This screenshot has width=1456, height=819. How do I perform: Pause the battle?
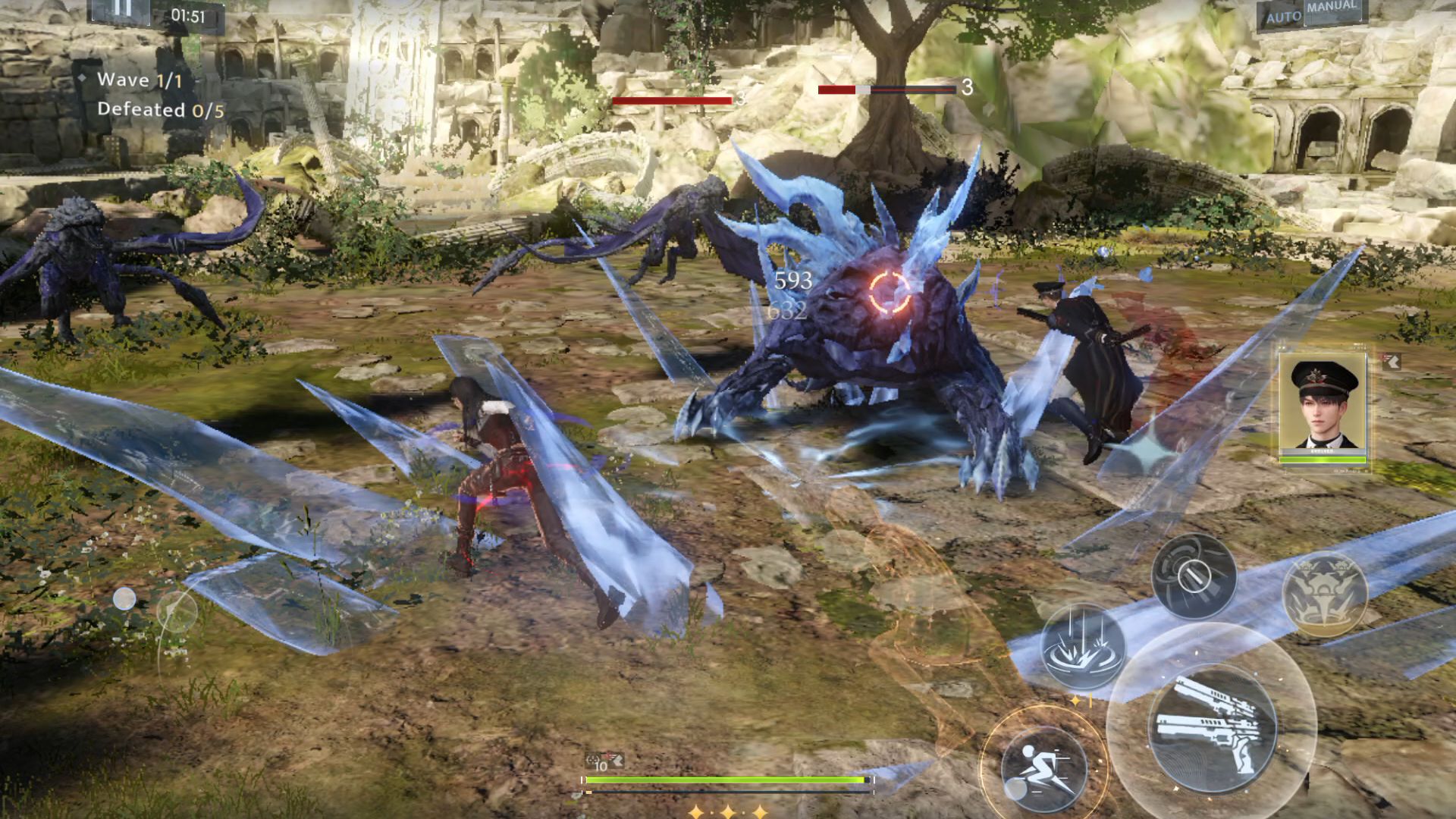pyautogui.click(x=123, y=9)
